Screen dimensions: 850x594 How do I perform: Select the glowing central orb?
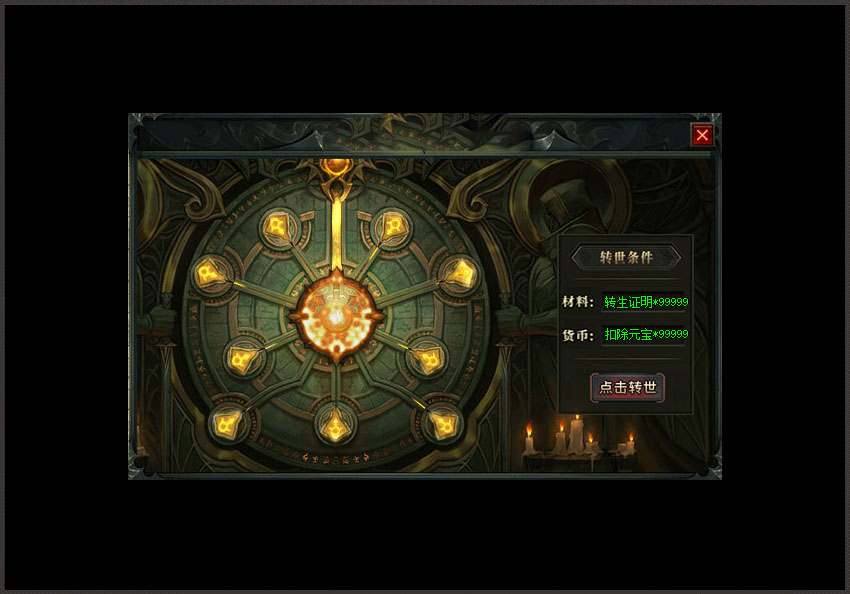(336, 315)
